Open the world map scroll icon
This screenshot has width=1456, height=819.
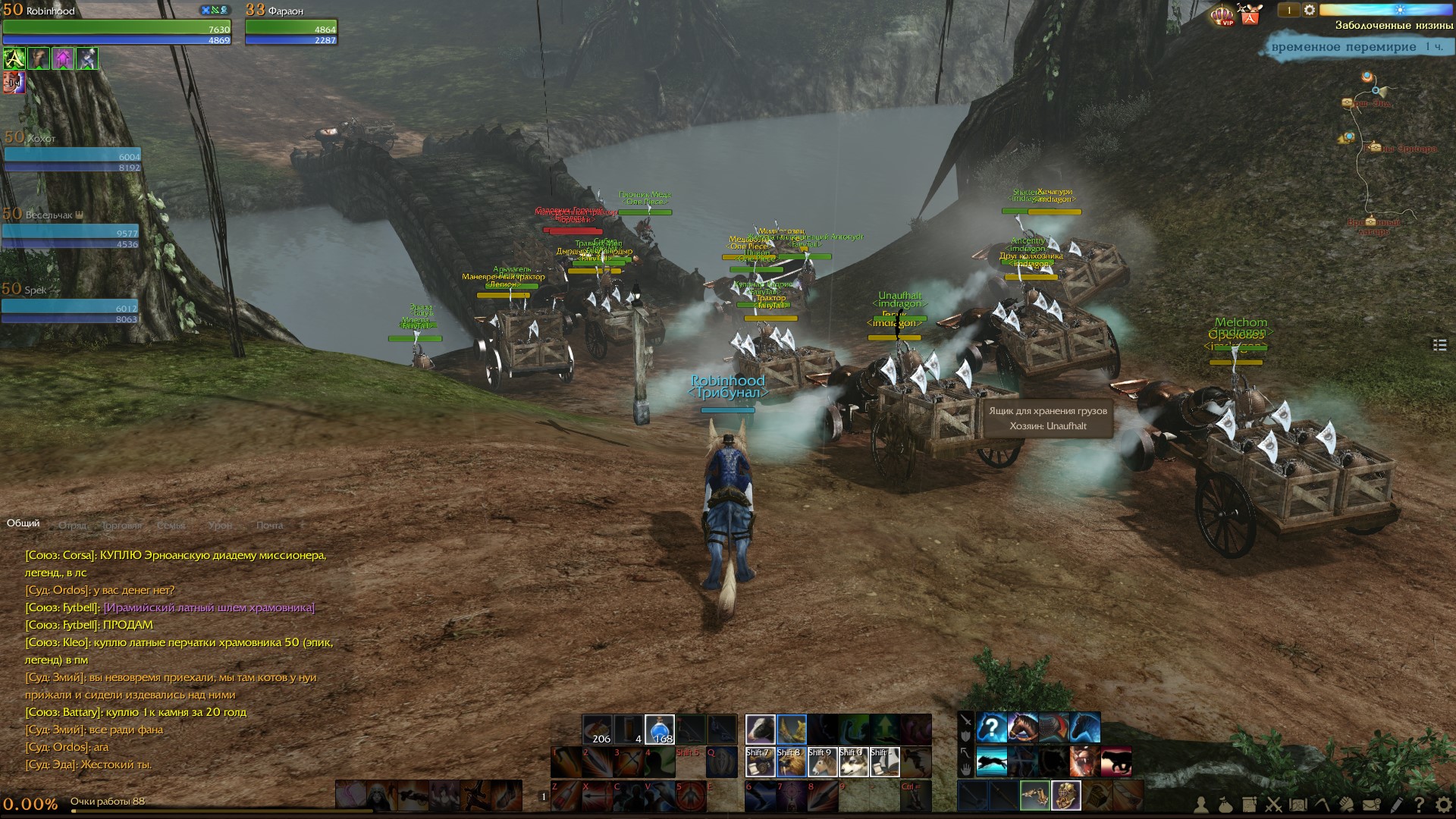click(x=1298, y=805)
